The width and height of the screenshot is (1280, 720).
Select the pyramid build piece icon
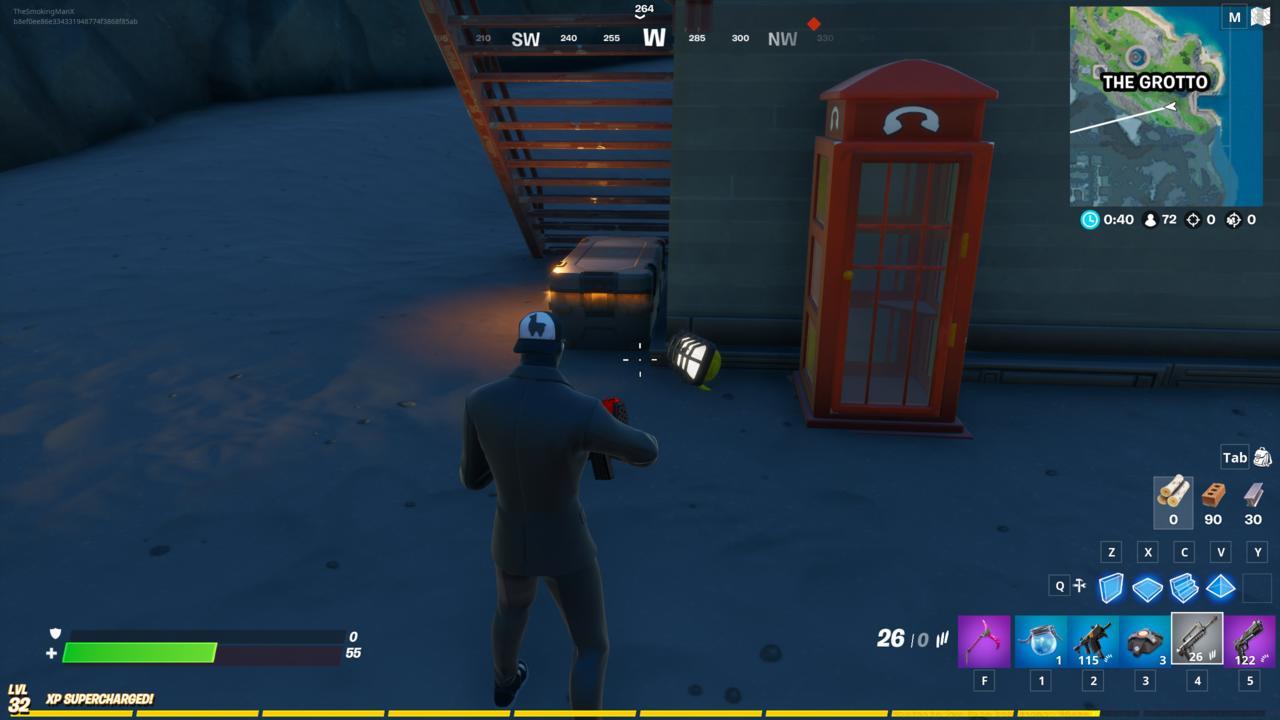[1220, 585]
